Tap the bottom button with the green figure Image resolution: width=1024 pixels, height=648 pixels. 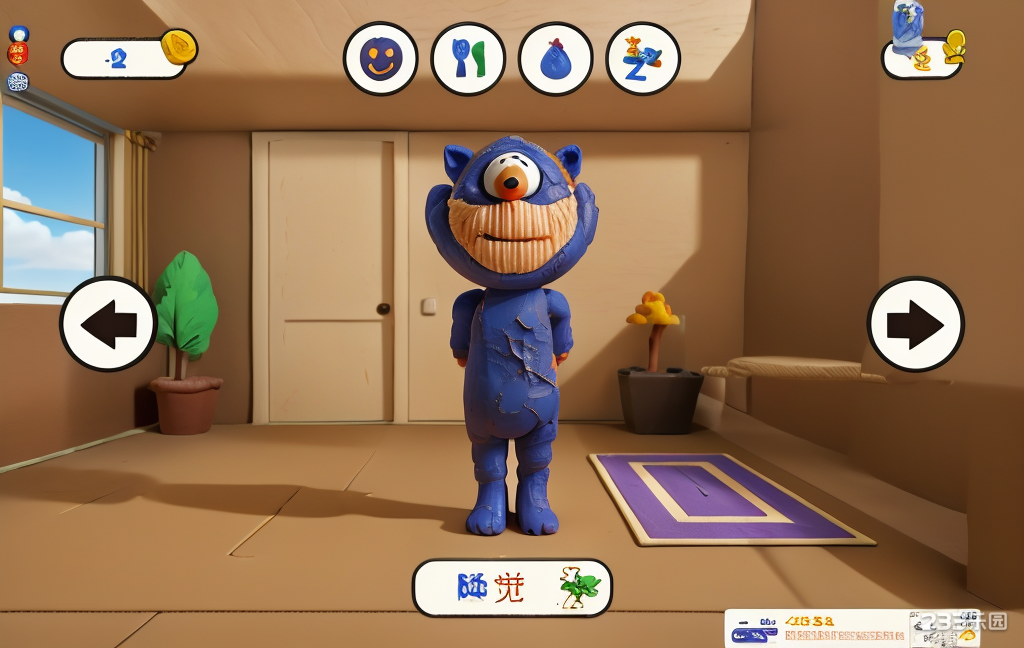point(512,588)
